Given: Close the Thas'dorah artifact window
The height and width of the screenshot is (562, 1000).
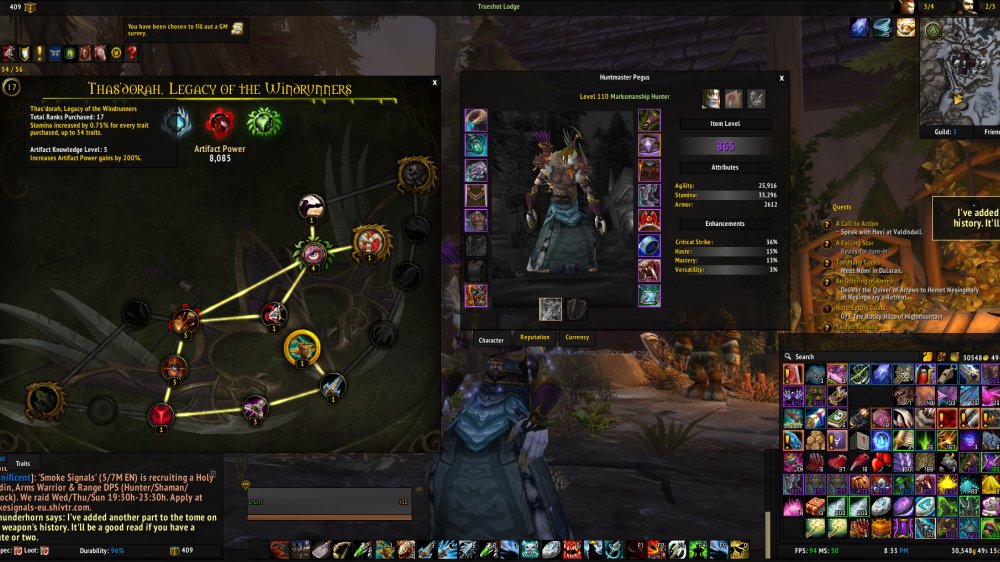Looking at the screenshot, I should pos(435,84).
